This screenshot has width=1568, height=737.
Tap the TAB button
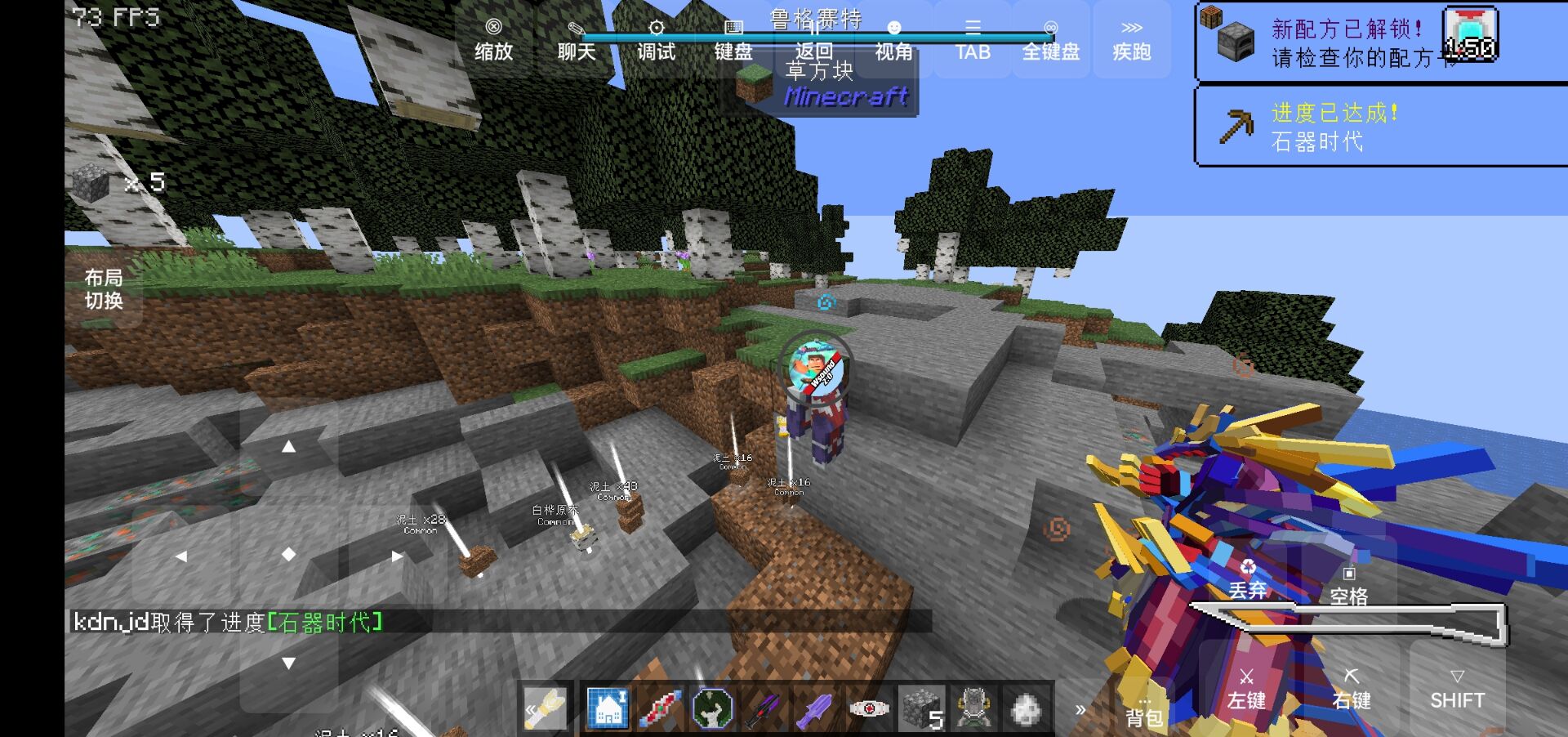[973, 40]
